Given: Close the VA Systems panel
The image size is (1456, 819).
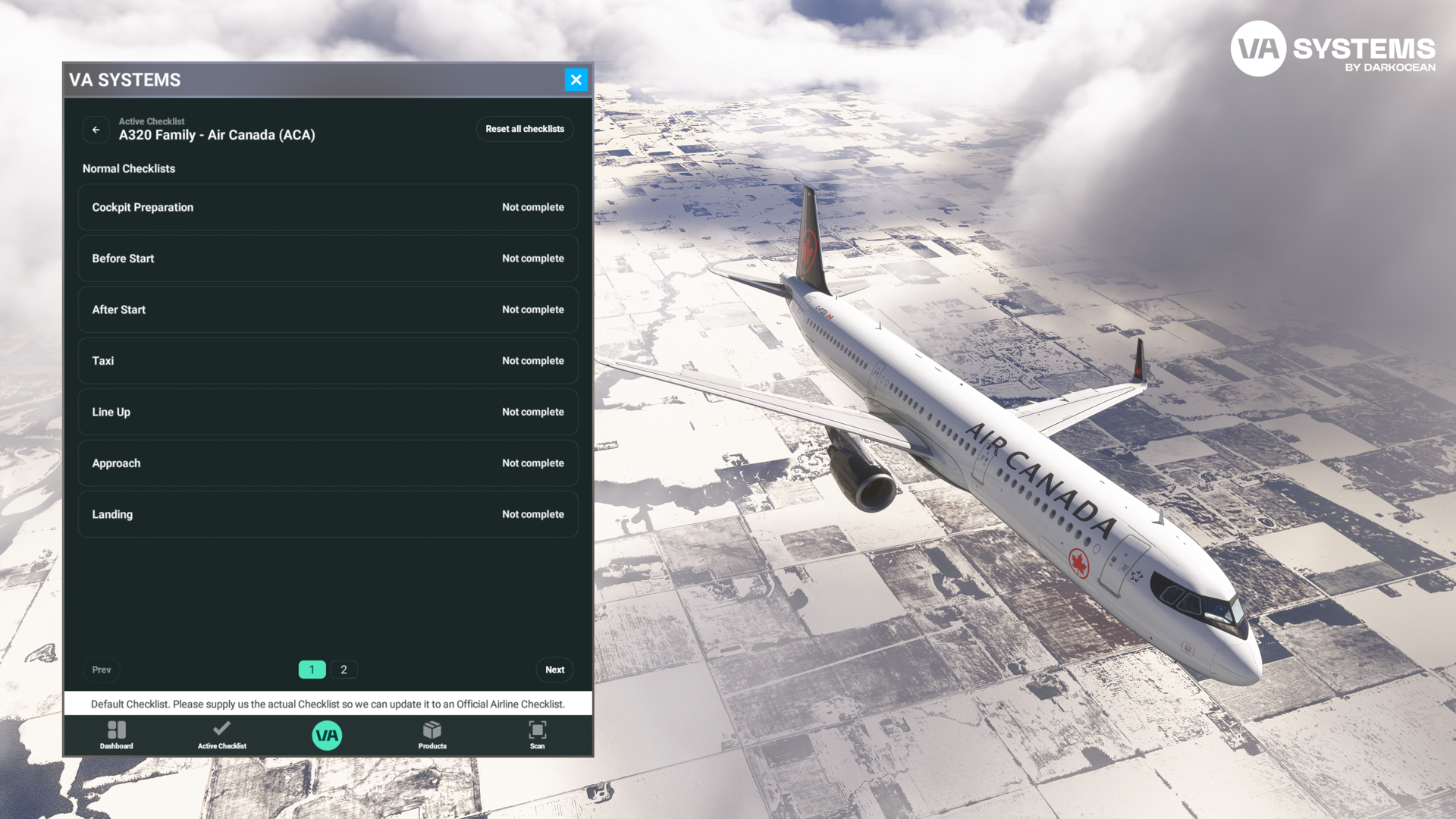Looking at the screenshot, I should point(576,80).
